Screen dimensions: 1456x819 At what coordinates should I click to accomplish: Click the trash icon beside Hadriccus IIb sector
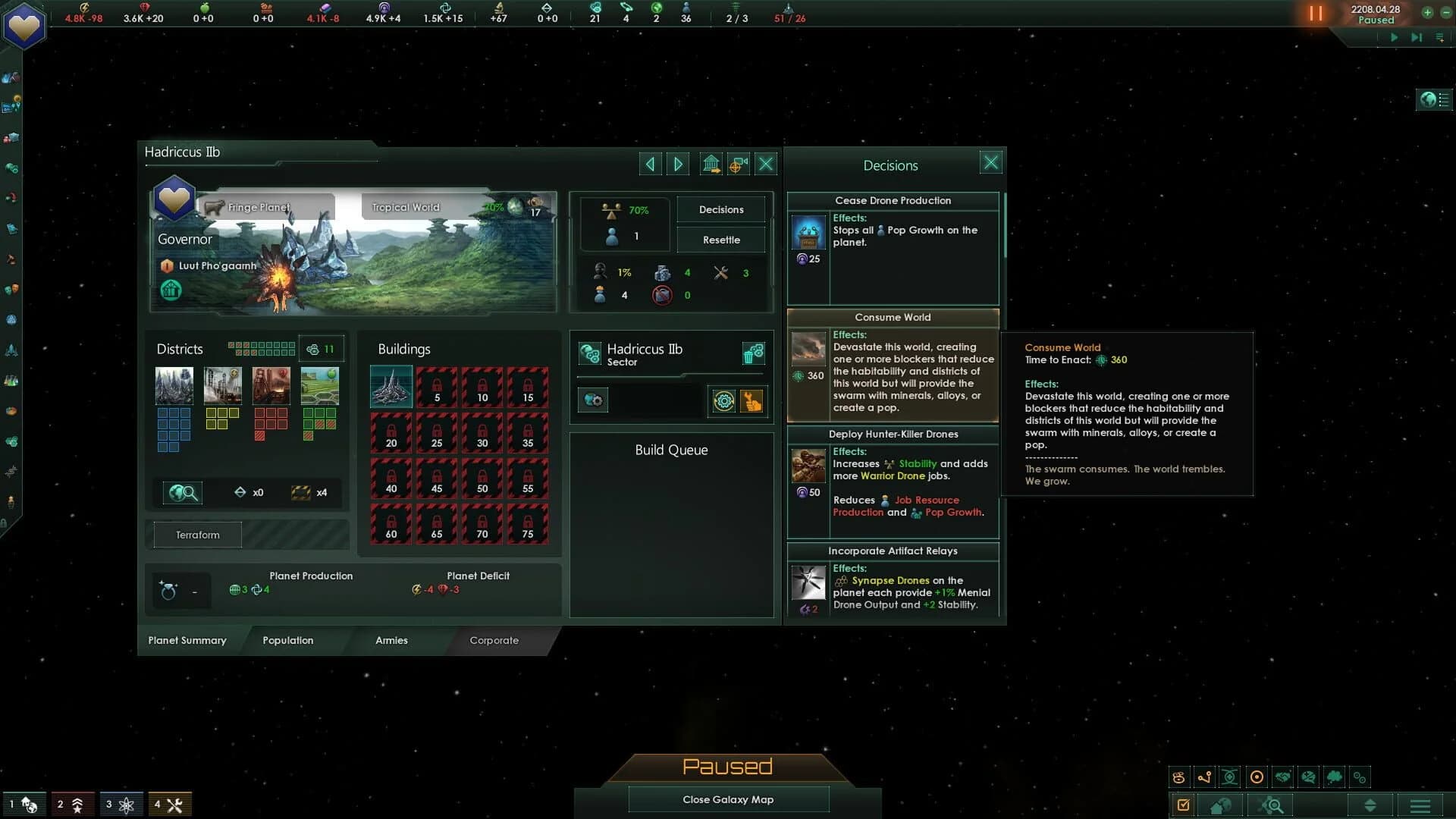coord(754,353)
